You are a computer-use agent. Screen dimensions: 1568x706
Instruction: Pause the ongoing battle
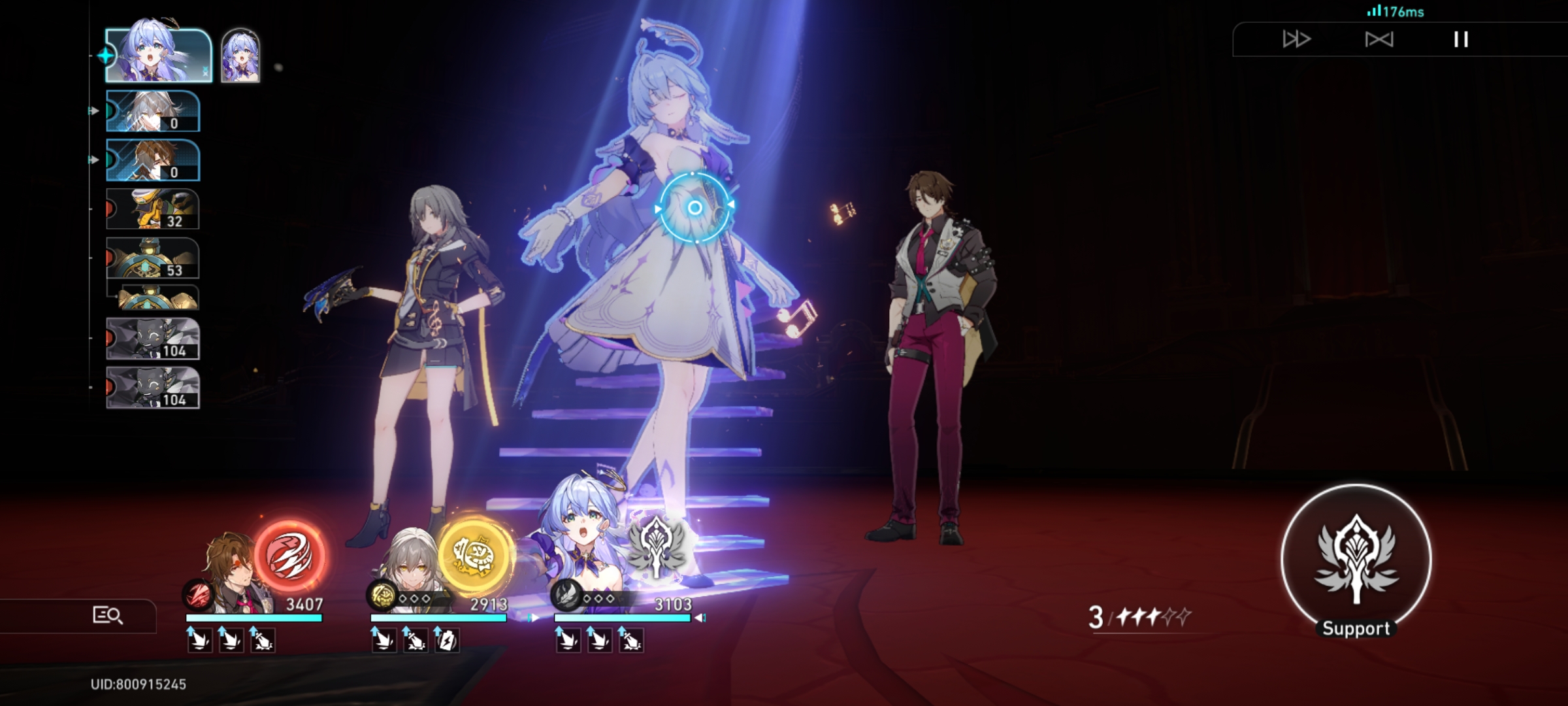(x=1461, y=40)
